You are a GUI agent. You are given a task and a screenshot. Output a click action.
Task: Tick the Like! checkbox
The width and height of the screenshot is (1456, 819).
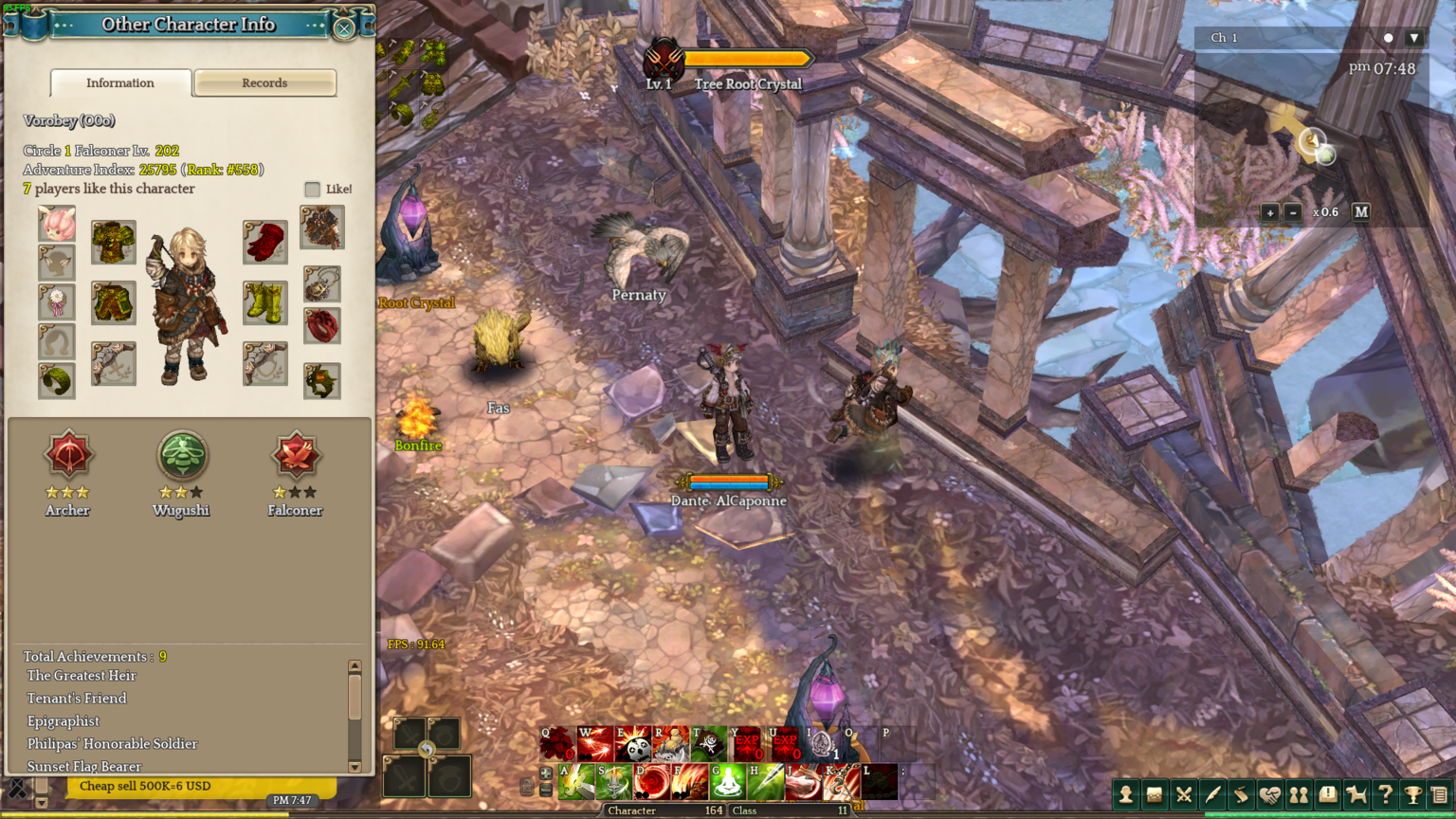313,190
